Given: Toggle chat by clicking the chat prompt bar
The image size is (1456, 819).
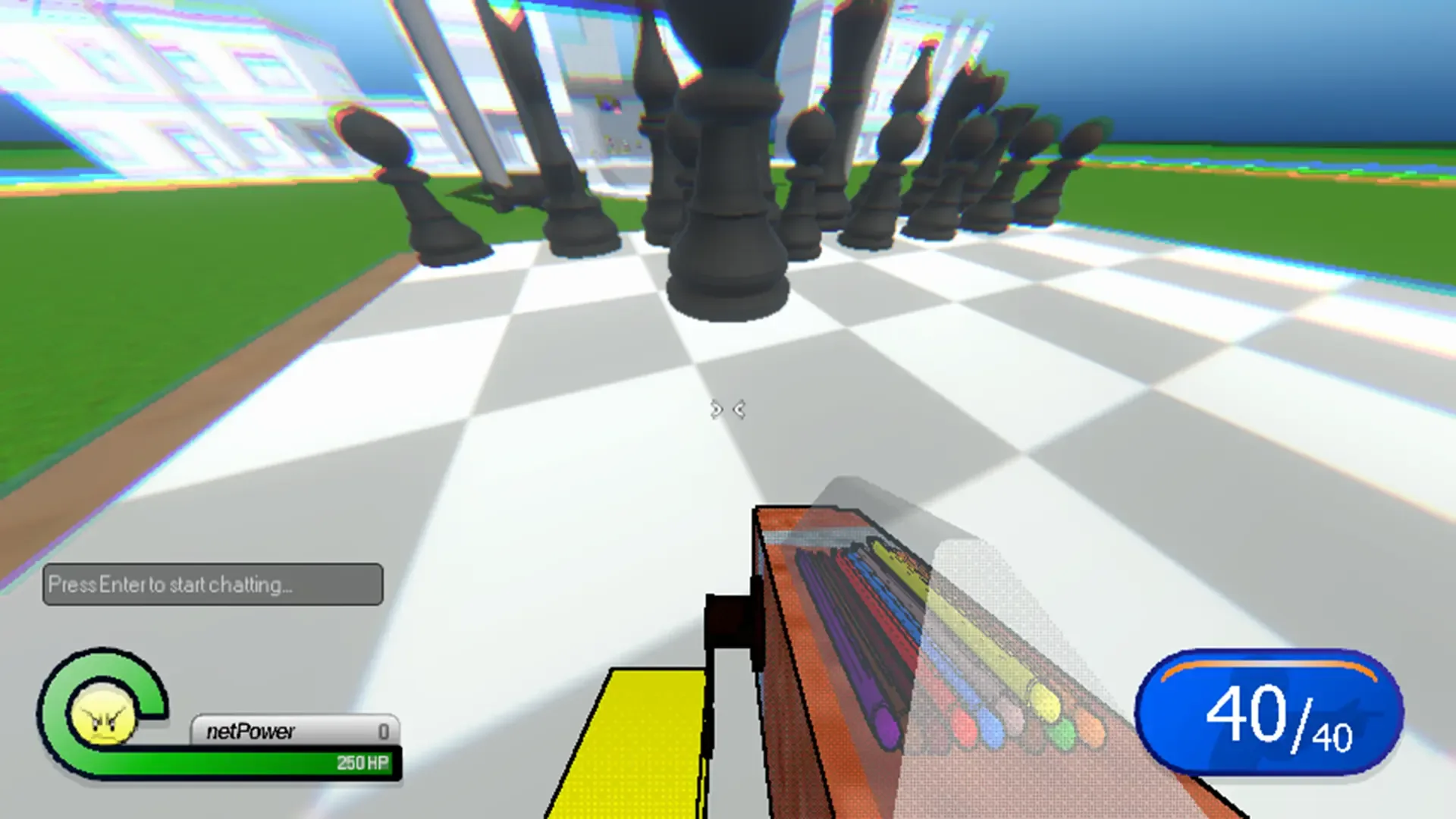Looking at the screenshot, I should (x=212, y=584).
